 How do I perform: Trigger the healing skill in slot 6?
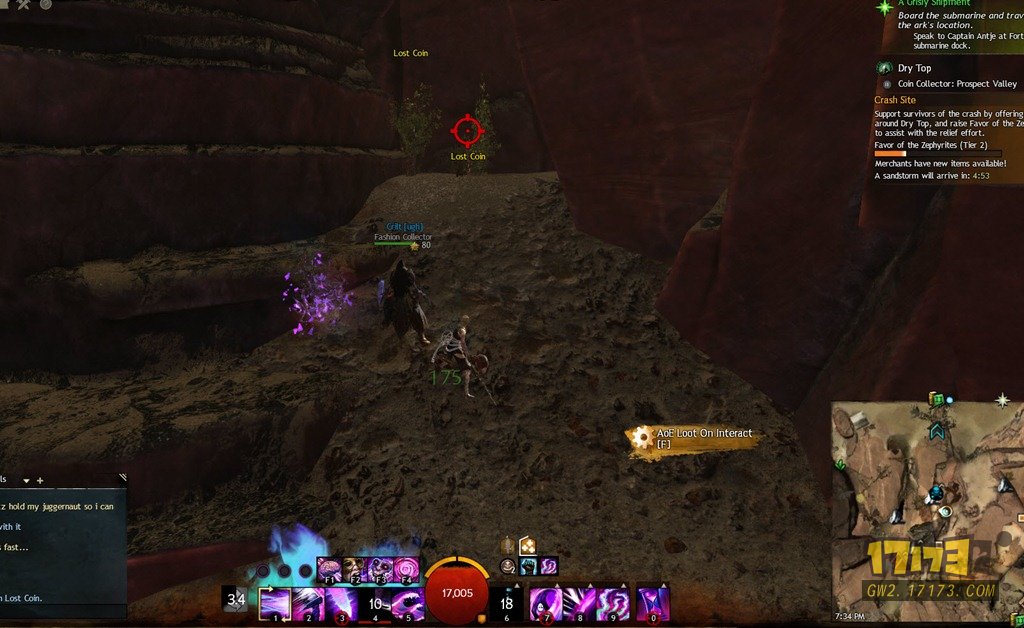tap(507, 604)
